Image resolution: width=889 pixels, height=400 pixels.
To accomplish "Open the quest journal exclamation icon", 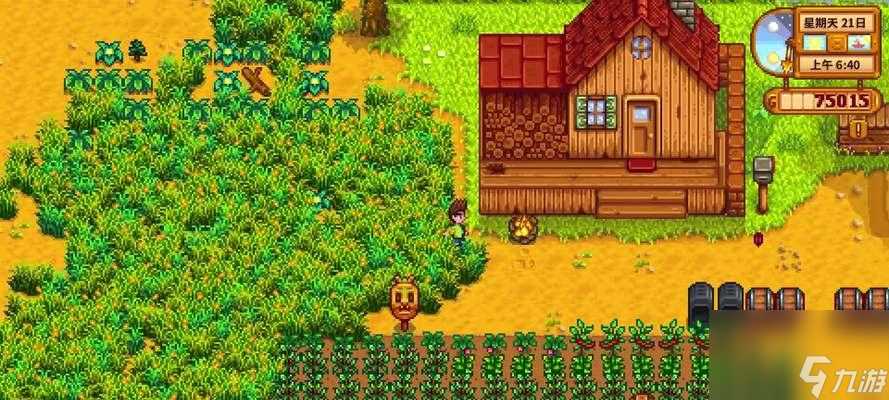I will tap(858, 129).
